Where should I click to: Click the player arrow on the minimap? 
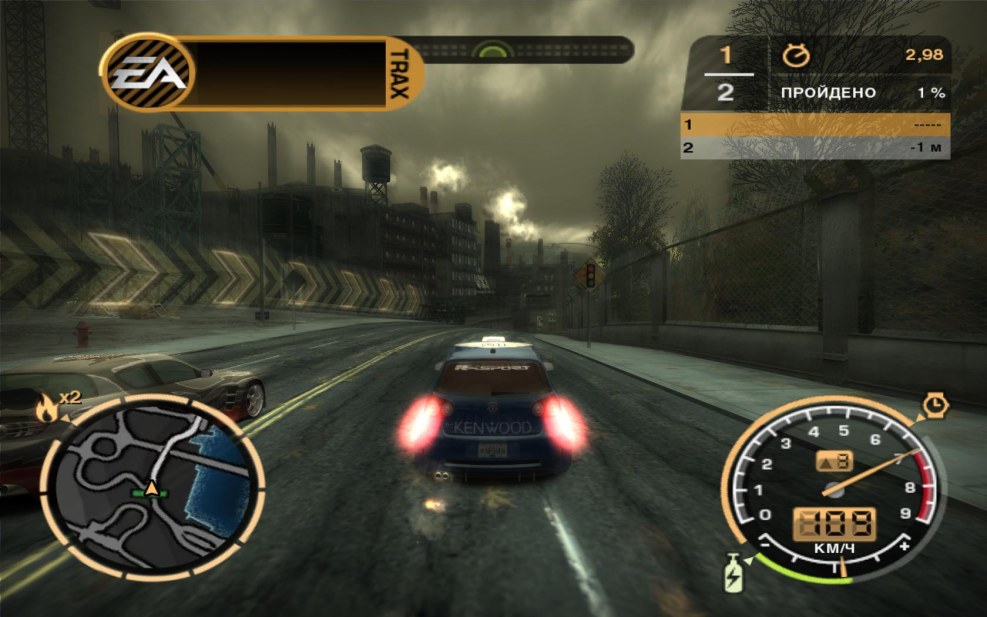coord(152,488)
